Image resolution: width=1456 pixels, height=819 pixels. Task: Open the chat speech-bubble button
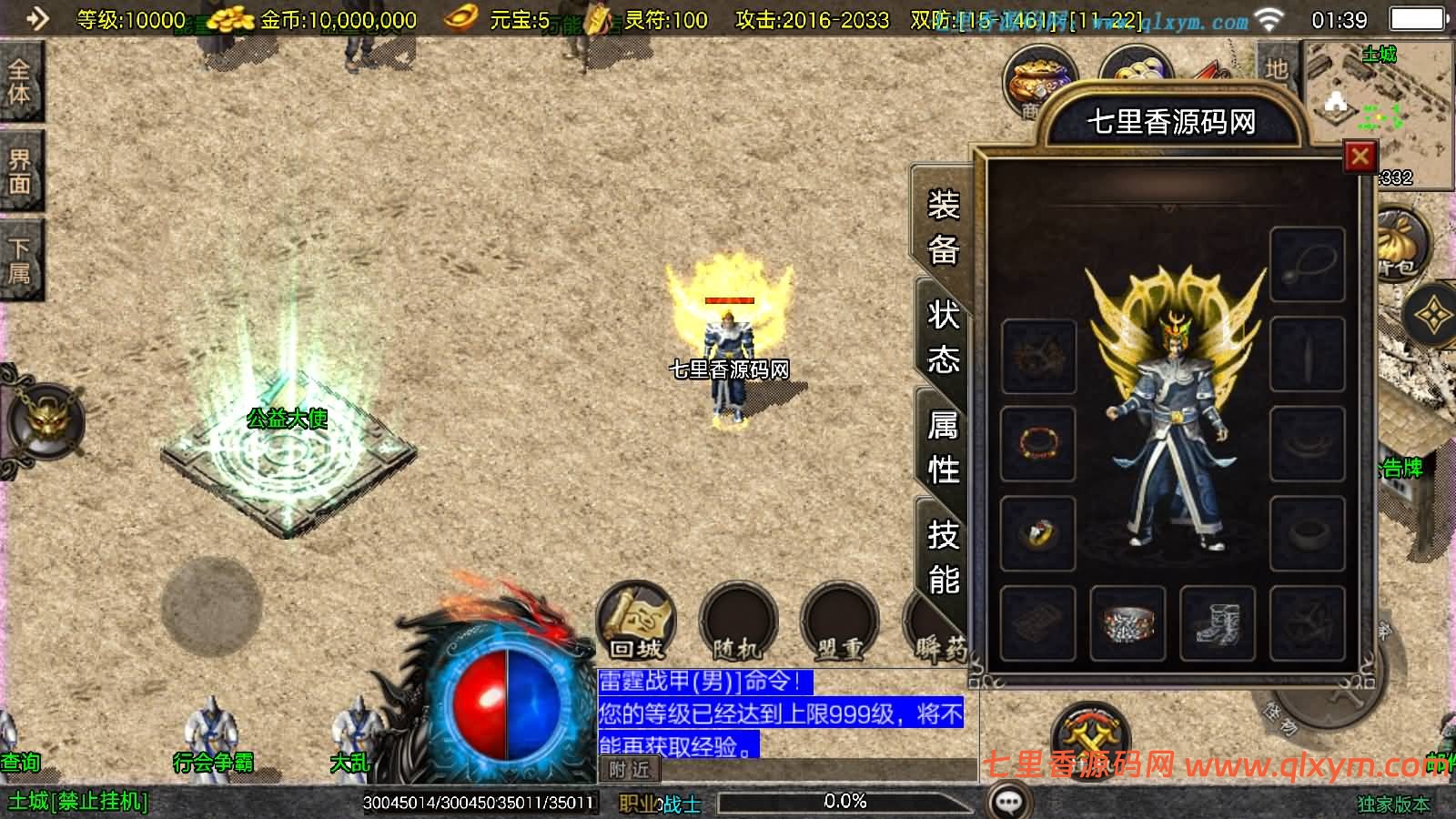click(1008, 802)
